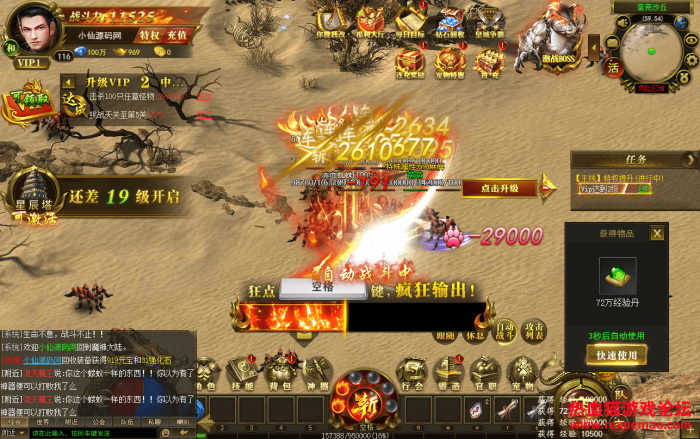Screen dimensions: 700x439
Task: Open the 攻击列表 attack list
Action: tap(535, 330)
